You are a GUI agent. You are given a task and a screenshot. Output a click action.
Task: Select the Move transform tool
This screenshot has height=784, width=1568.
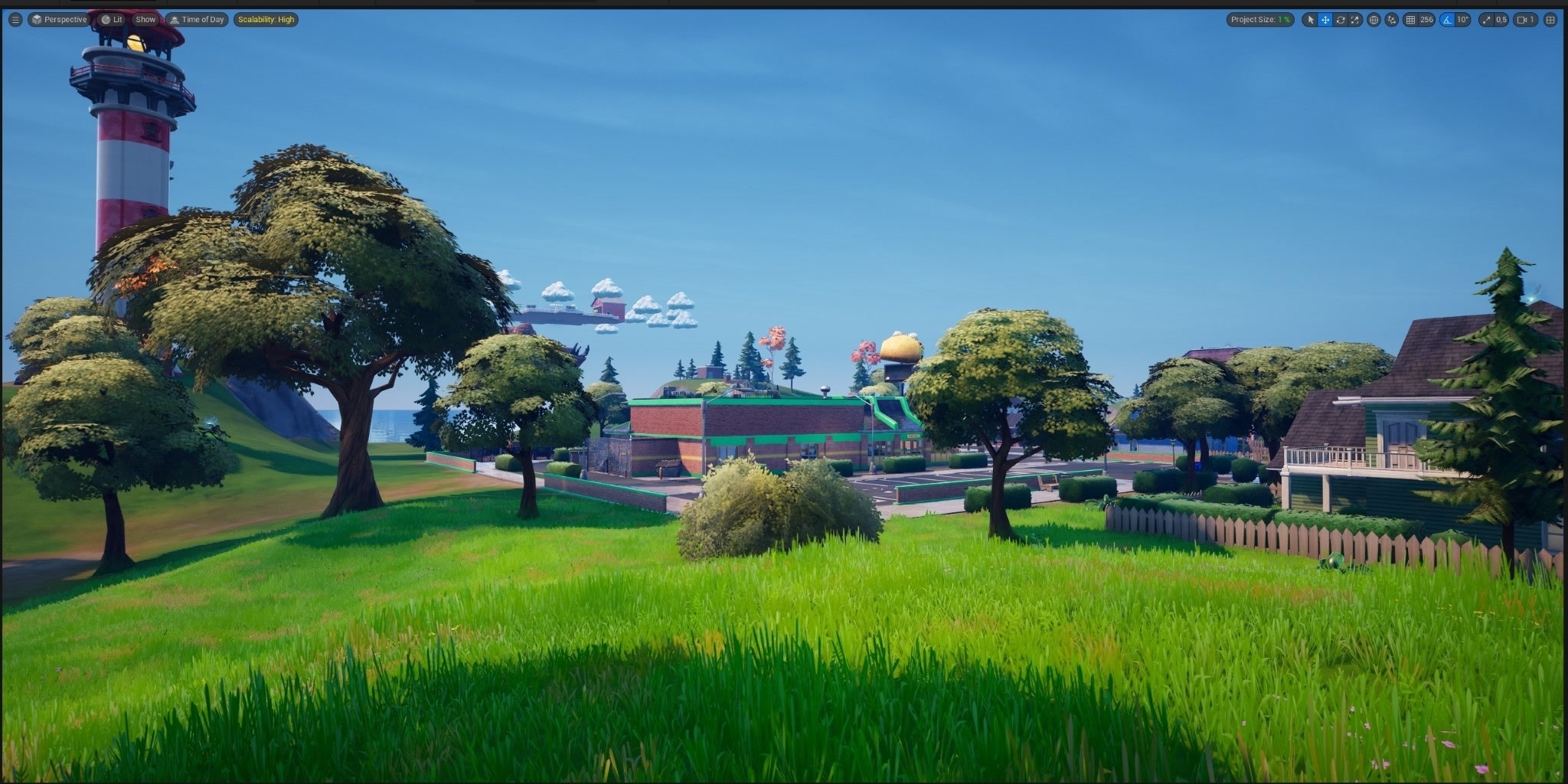[1325, 20]
